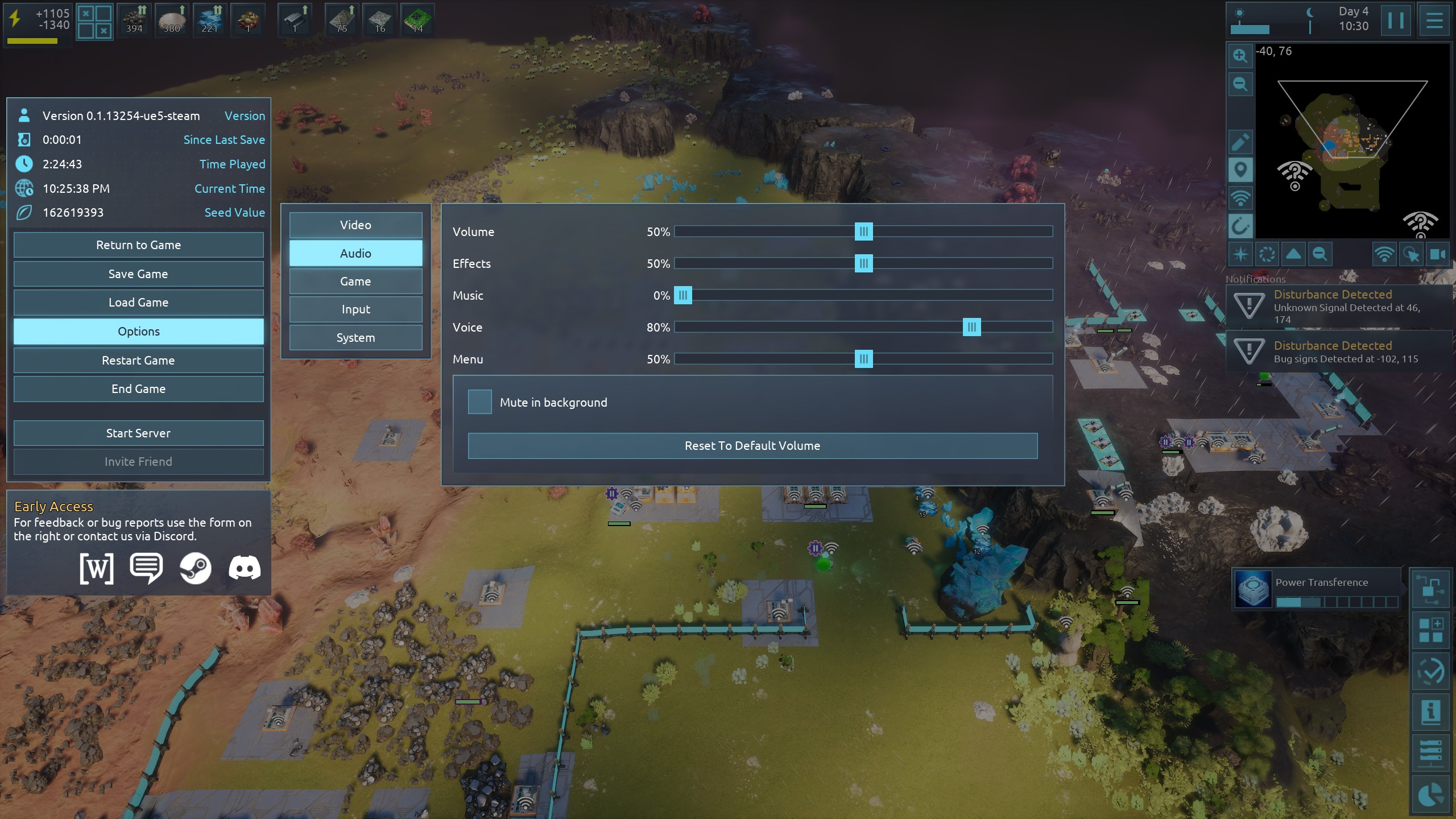Click the Save Game button

(138, 274)
